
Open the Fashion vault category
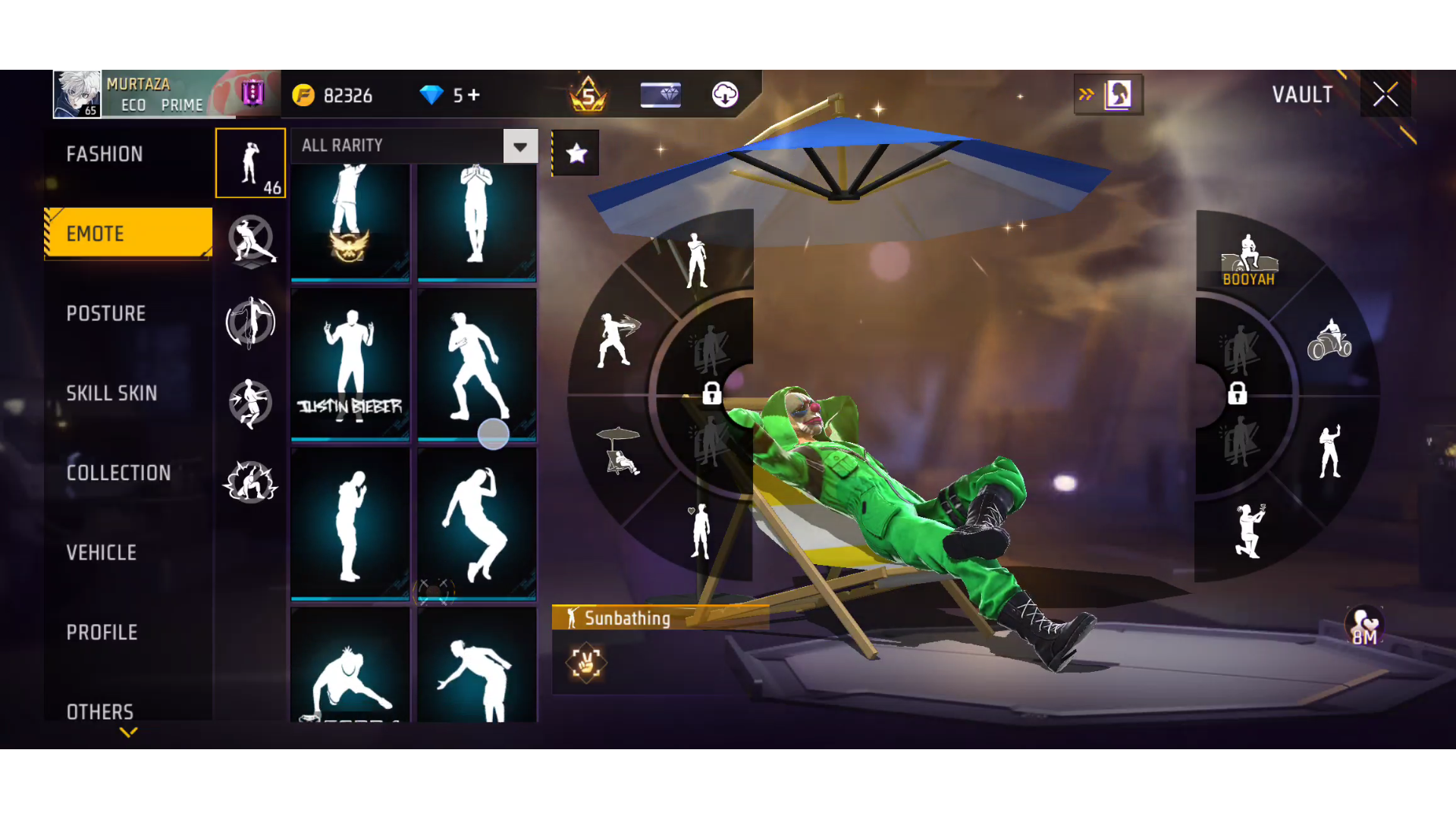(105, 154)
